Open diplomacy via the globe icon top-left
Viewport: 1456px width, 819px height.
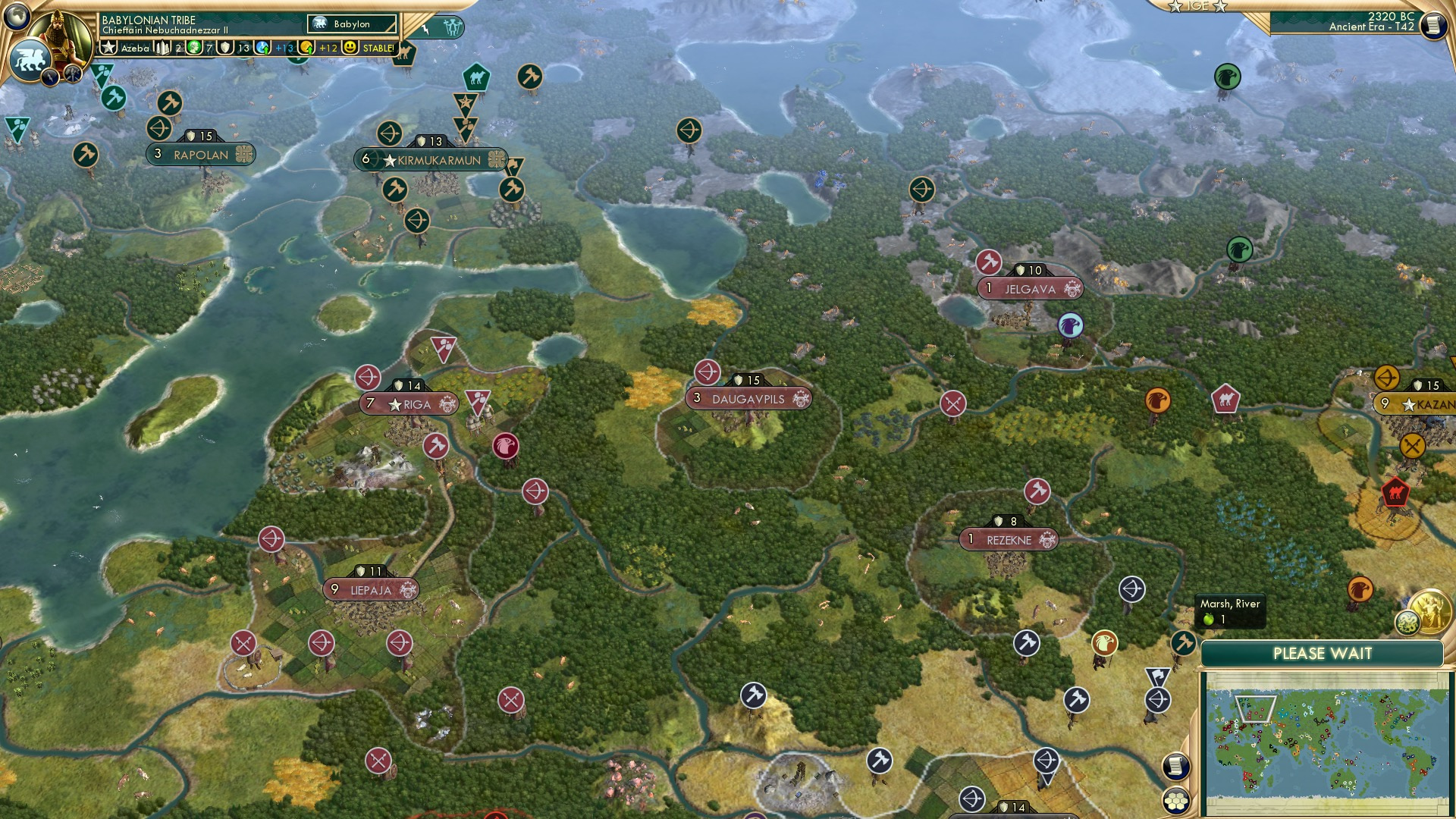[x=17, y=17]
